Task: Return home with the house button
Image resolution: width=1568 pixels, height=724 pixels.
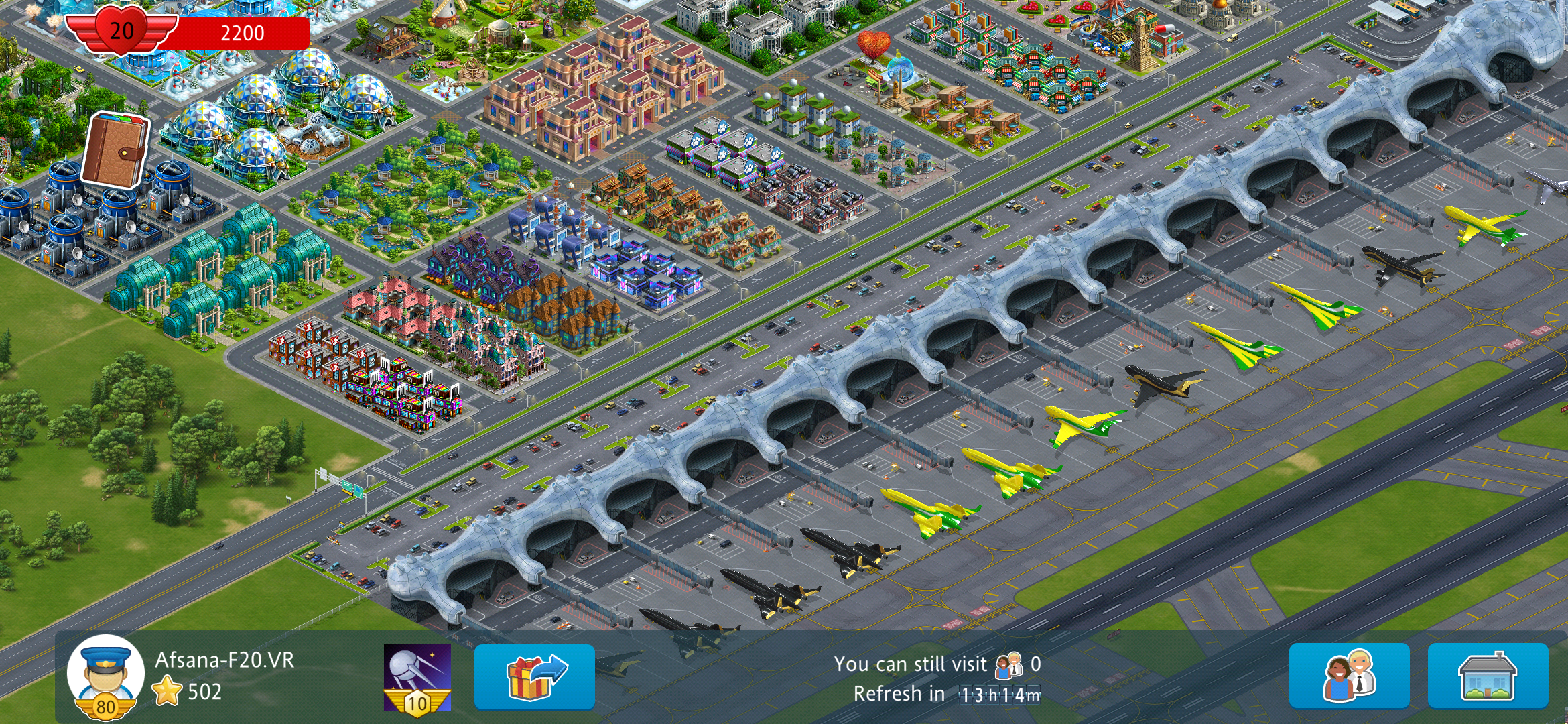Action: (1488, 676)
